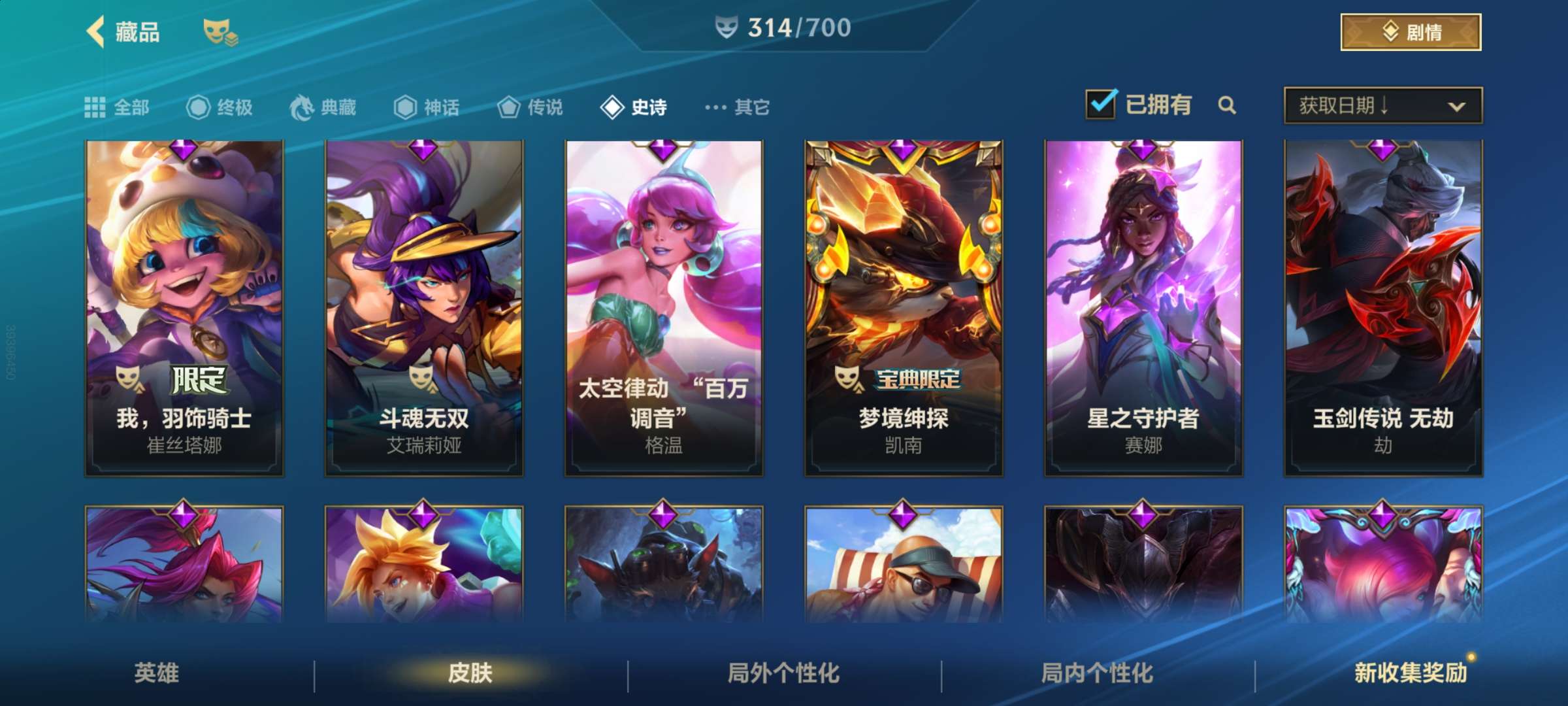Screen dimensions: 1568x706
Task: Filter skins by 终极 rarity
Action: coord(220,107)
